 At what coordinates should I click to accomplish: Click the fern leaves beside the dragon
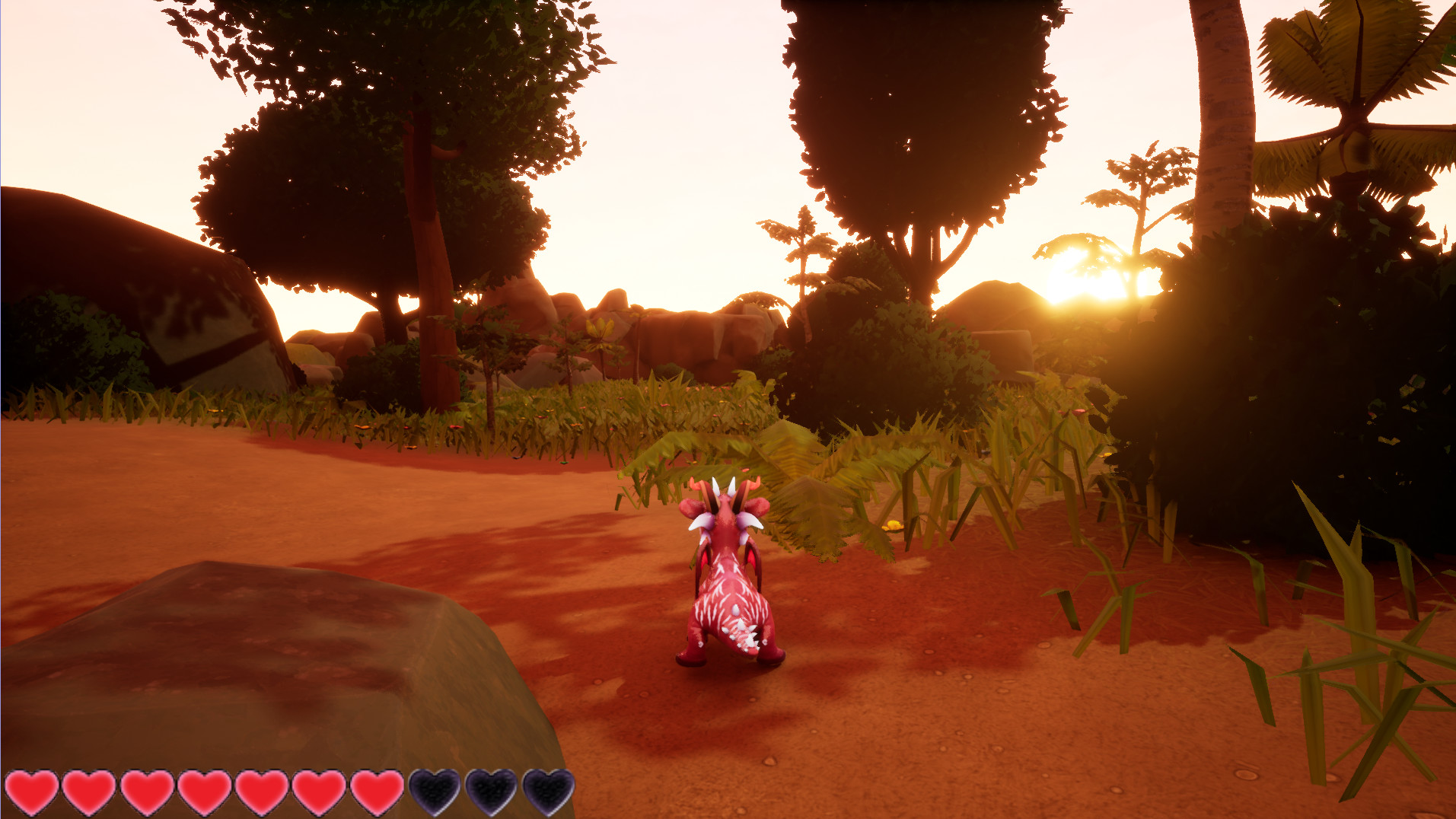tap(814, 502)
